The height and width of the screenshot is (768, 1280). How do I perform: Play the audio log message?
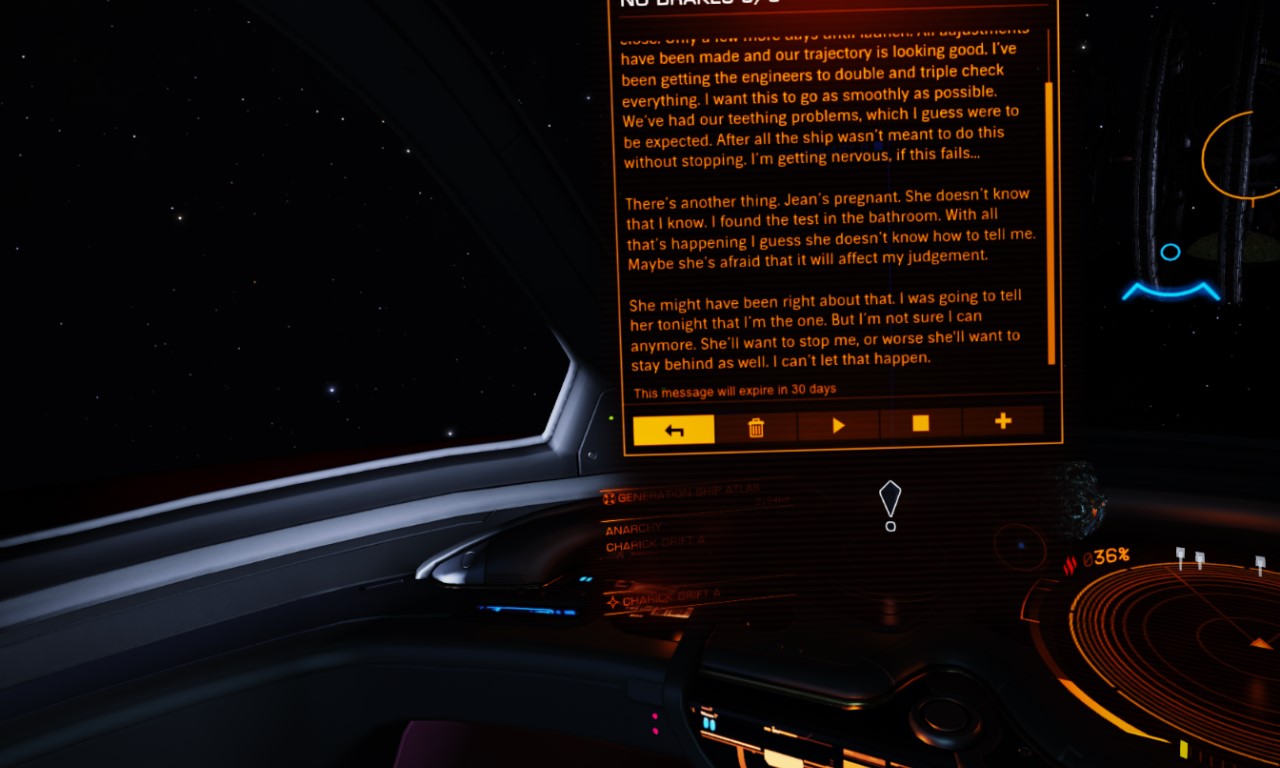tap(838, 426)
